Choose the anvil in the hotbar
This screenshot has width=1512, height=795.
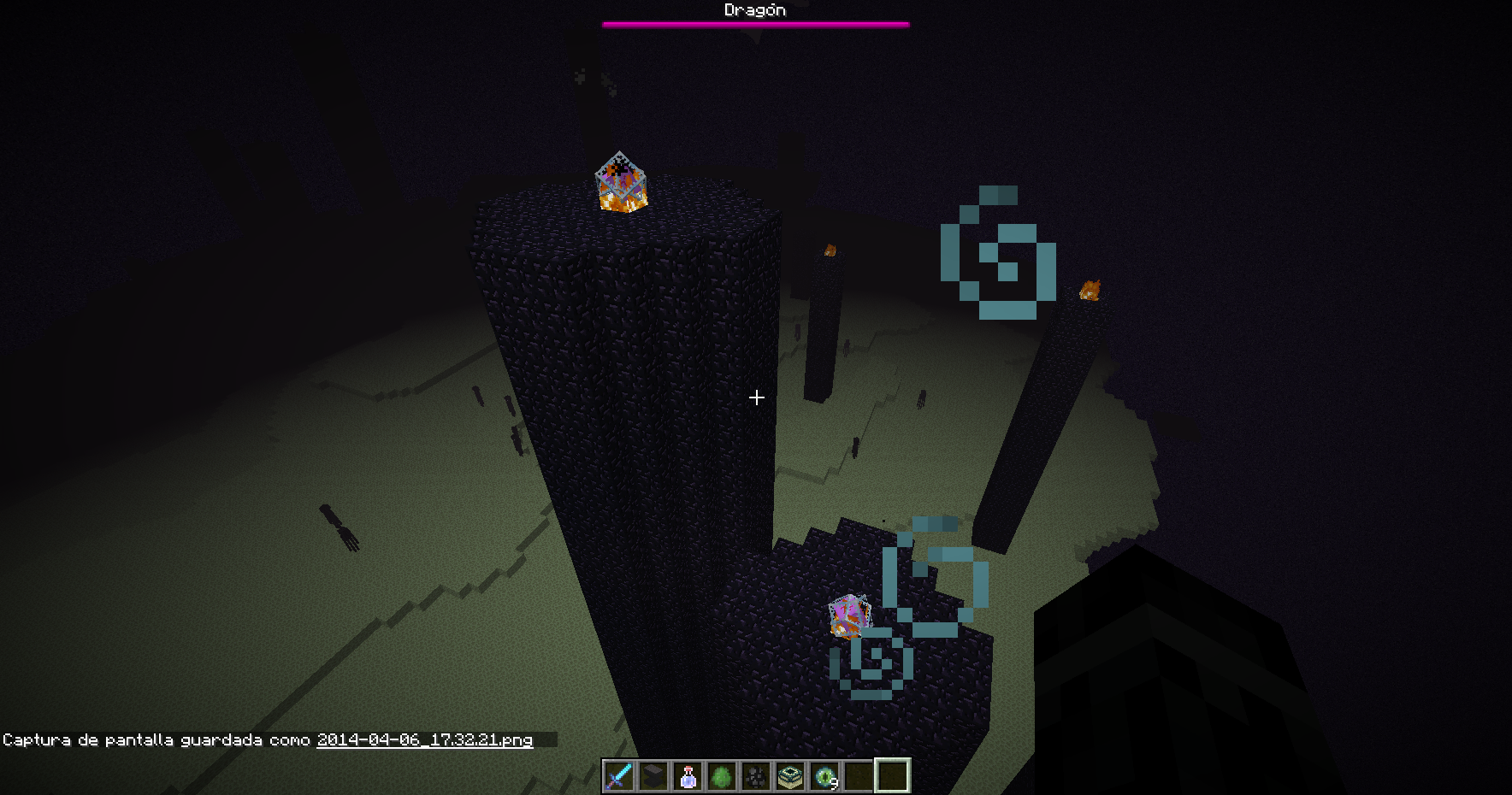653,776
